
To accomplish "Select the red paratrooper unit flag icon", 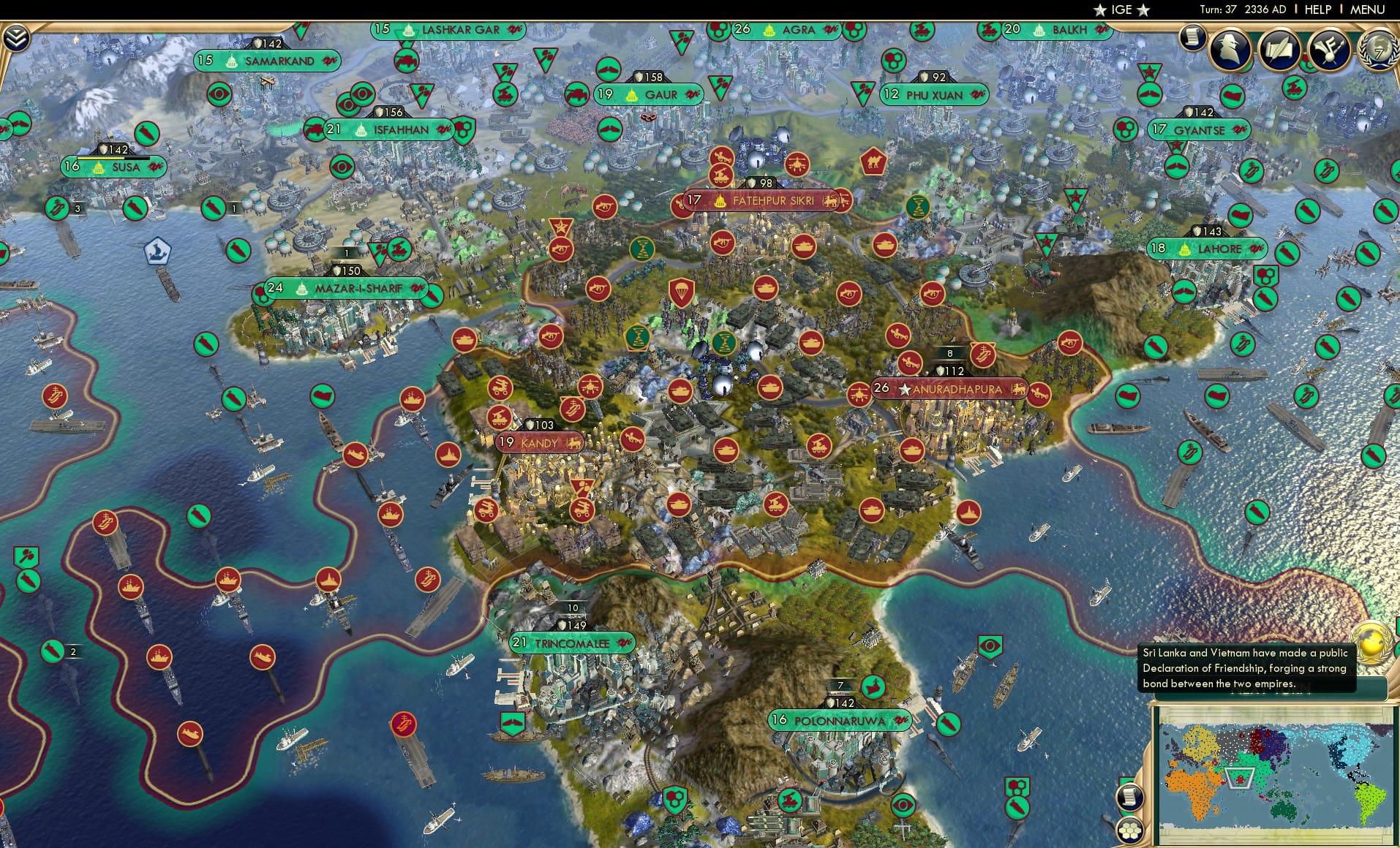I will click(681, 292).
